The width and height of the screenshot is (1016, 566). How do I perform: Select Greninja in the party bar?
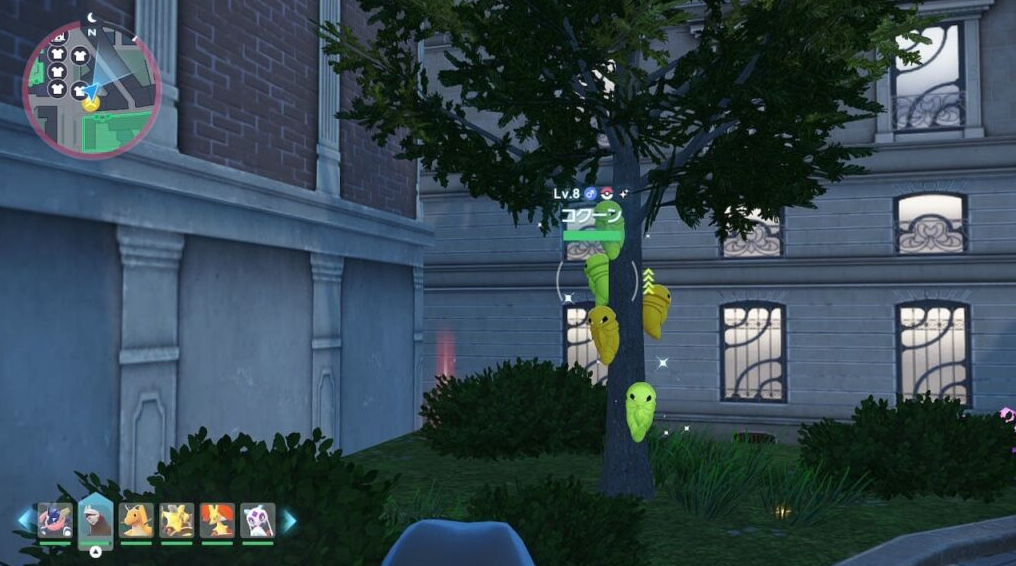55,520
